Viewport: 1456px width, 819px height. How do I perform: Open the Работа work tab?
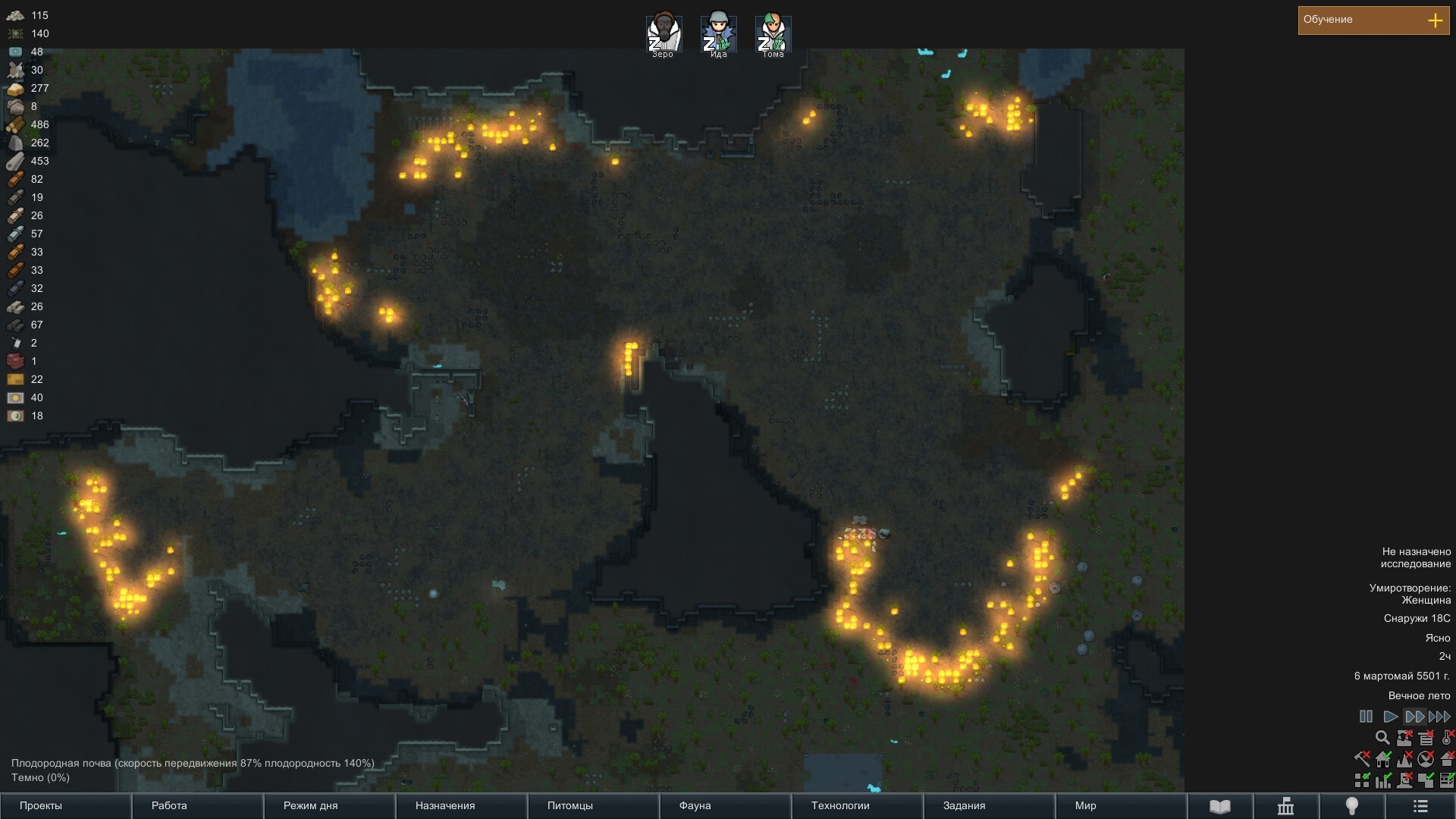[x=197, y=806]
